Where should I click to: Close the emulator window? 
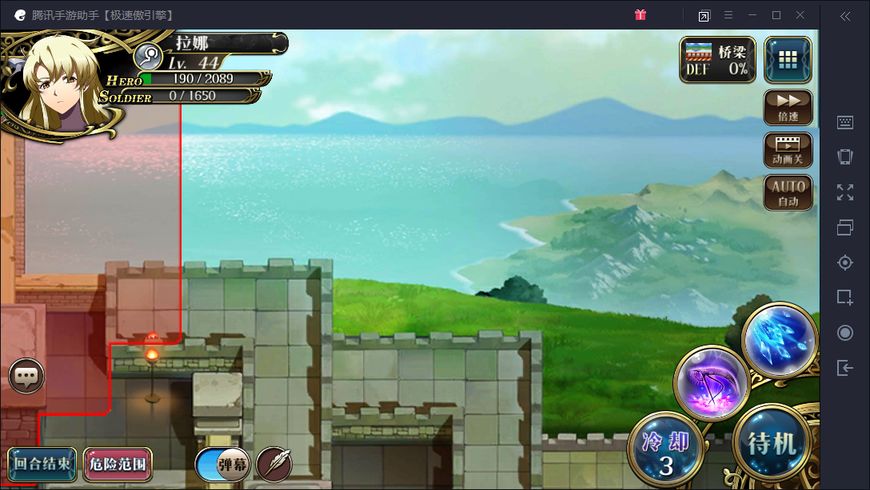coord(800,15)
